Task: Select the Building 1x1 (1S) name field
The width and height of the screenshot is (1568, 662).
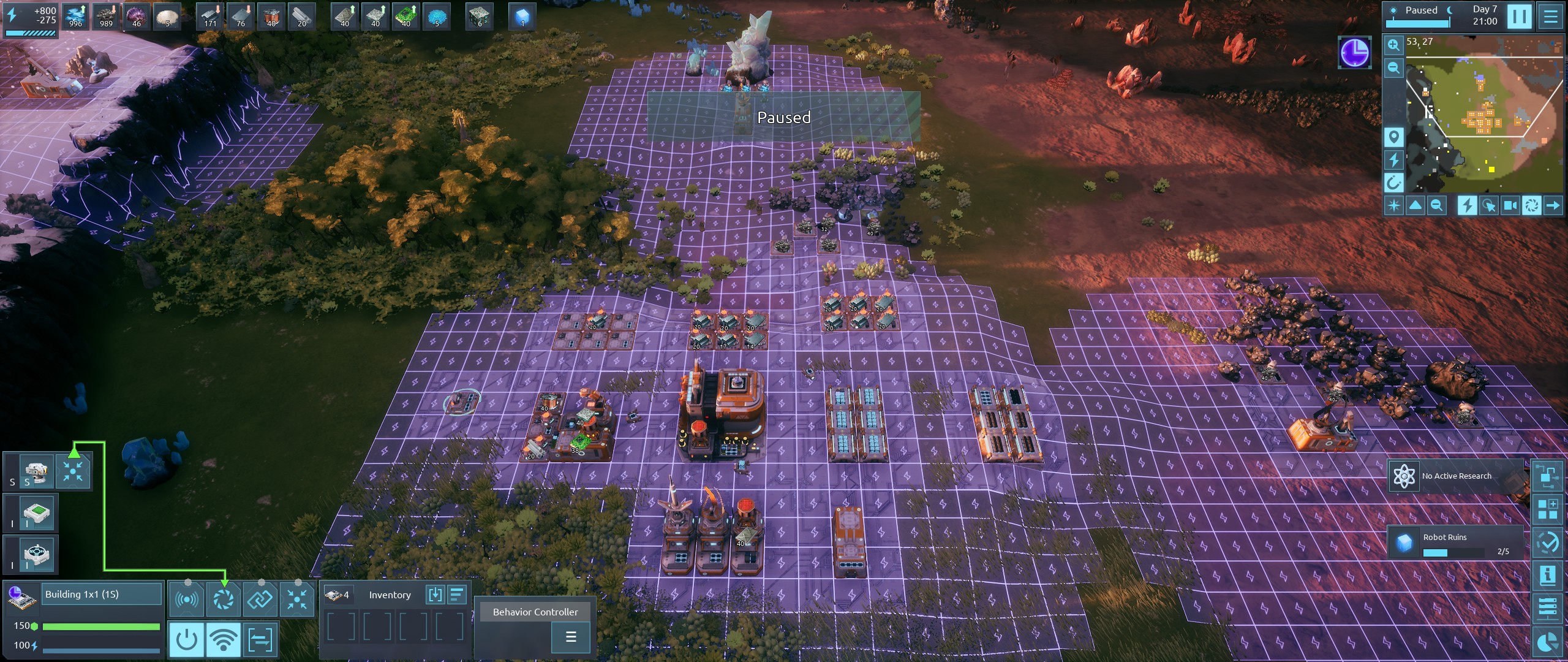Action: point(101,595)
